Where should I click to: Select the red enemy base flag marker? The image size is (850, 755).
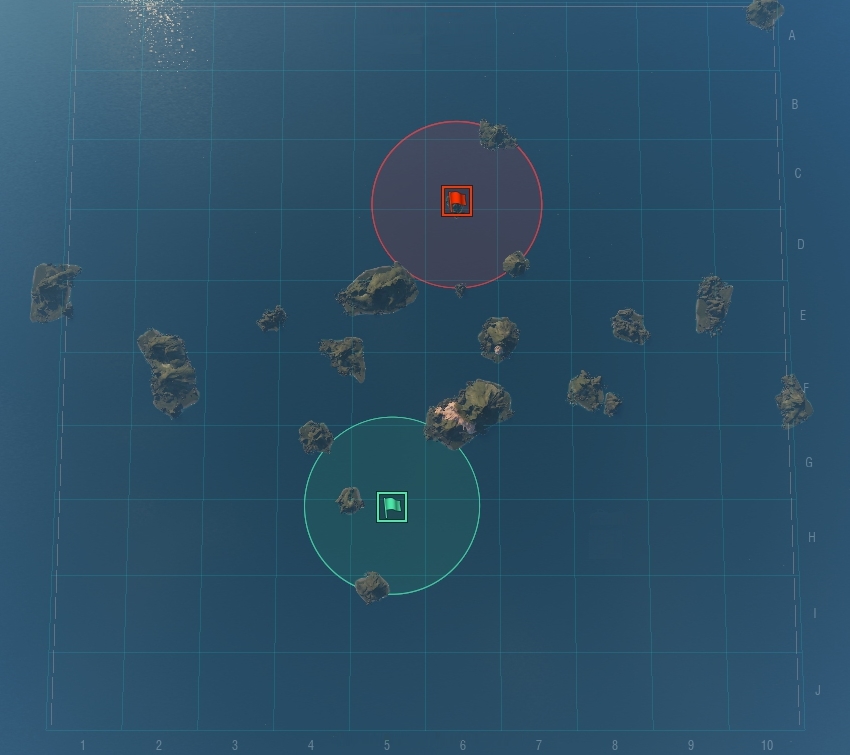pyautogui.click(x=457, y=201)
